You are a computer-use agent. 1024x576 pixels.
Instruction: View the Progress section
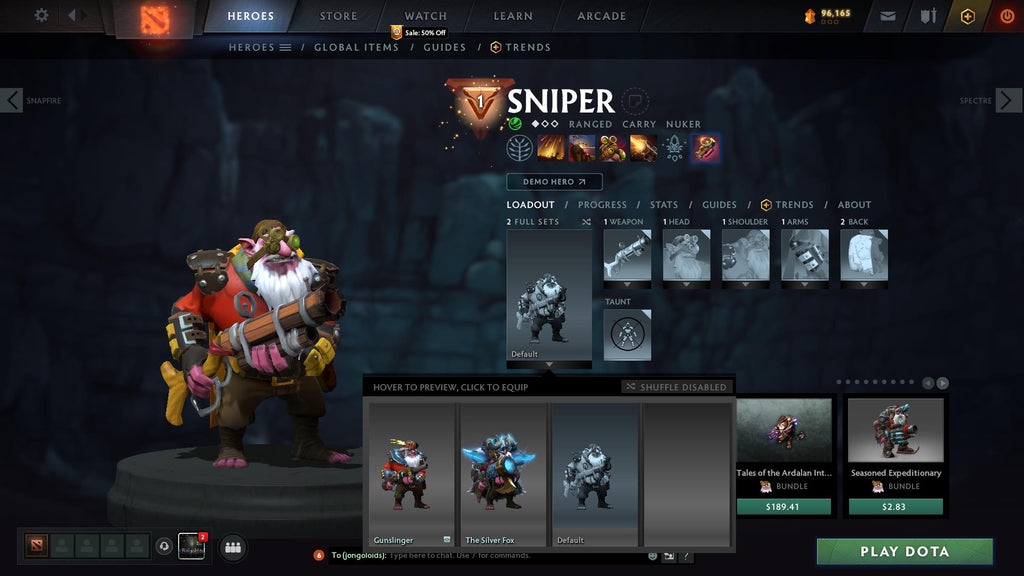point(602,205)
